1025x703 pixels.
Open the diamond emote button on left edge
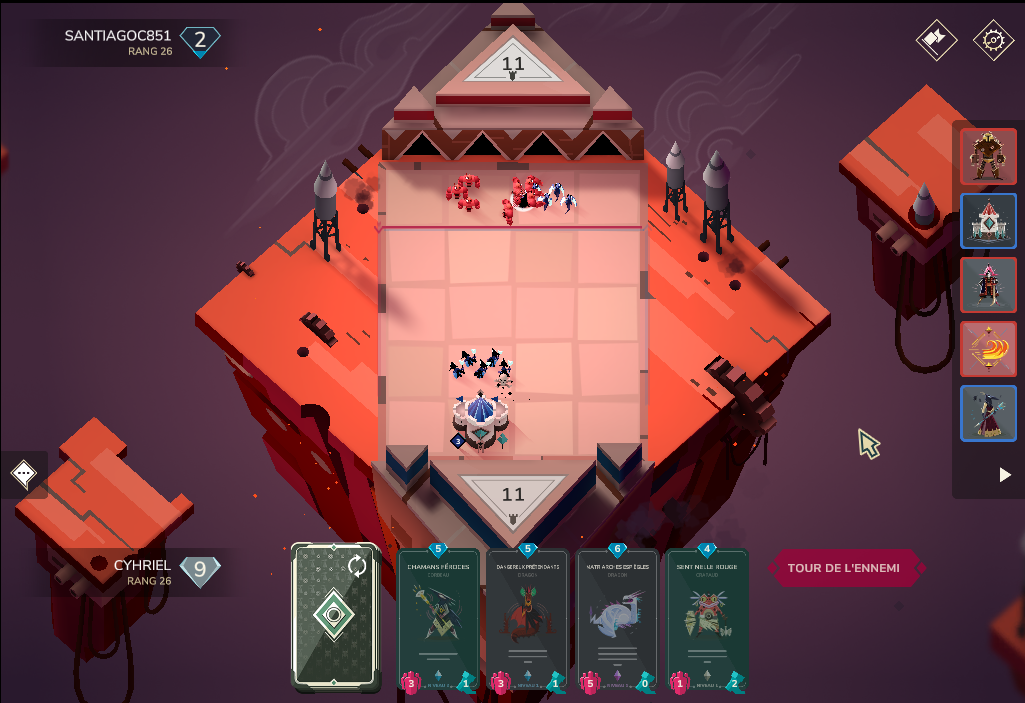[24, 474]
